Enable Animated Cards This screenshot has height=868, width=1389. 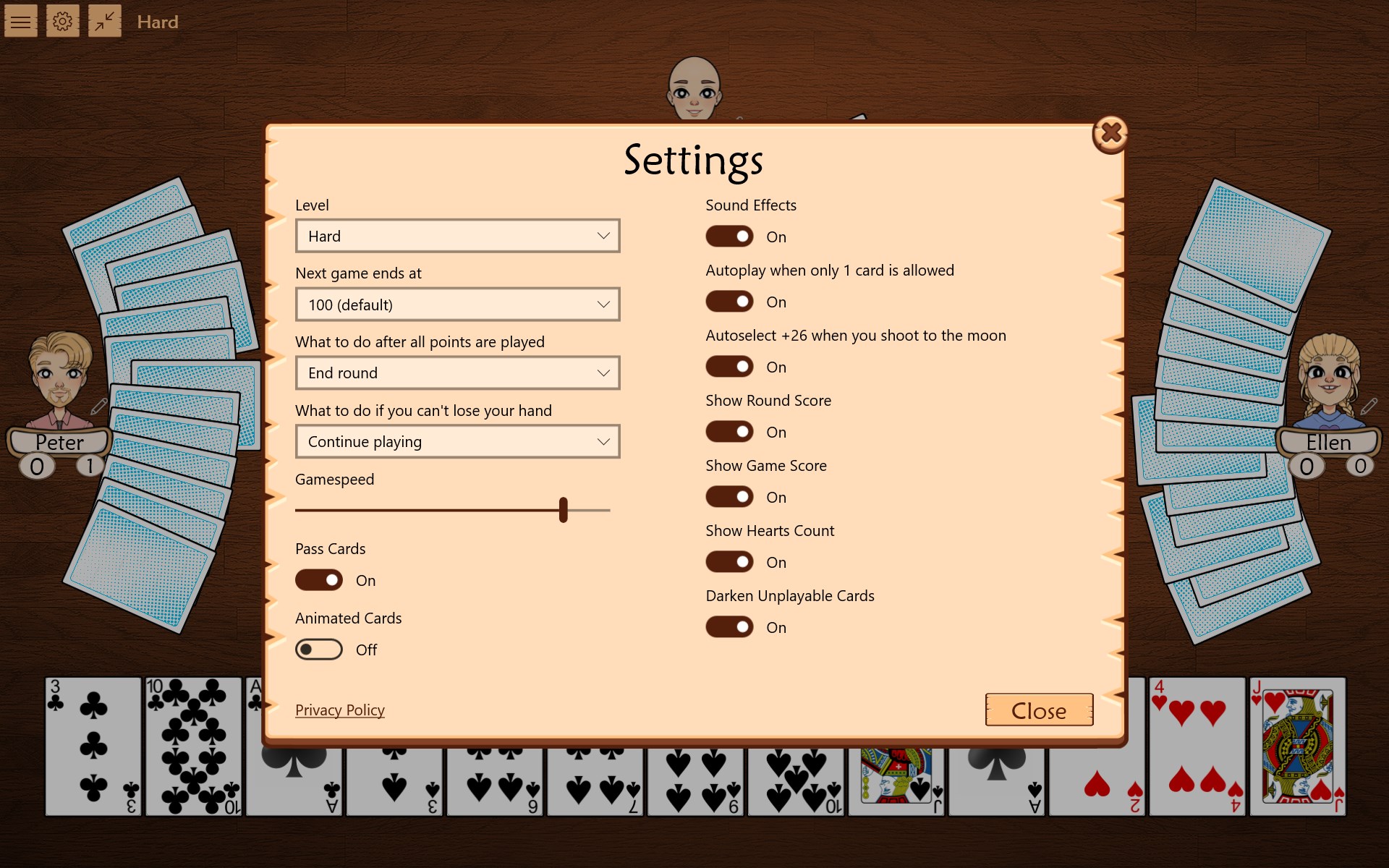[x=318, y=649]
